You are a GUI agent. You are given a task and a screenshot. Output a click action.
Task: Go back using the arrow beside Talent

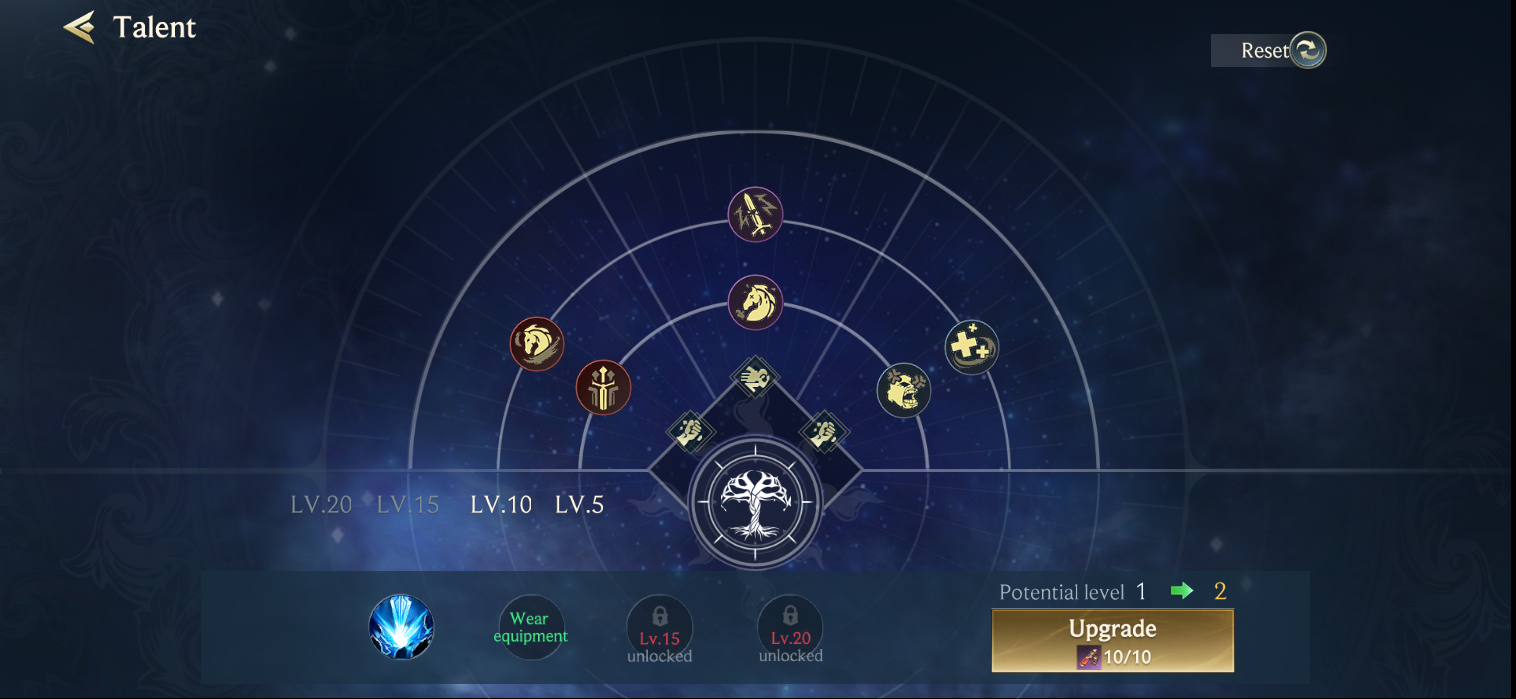[80, 27]
